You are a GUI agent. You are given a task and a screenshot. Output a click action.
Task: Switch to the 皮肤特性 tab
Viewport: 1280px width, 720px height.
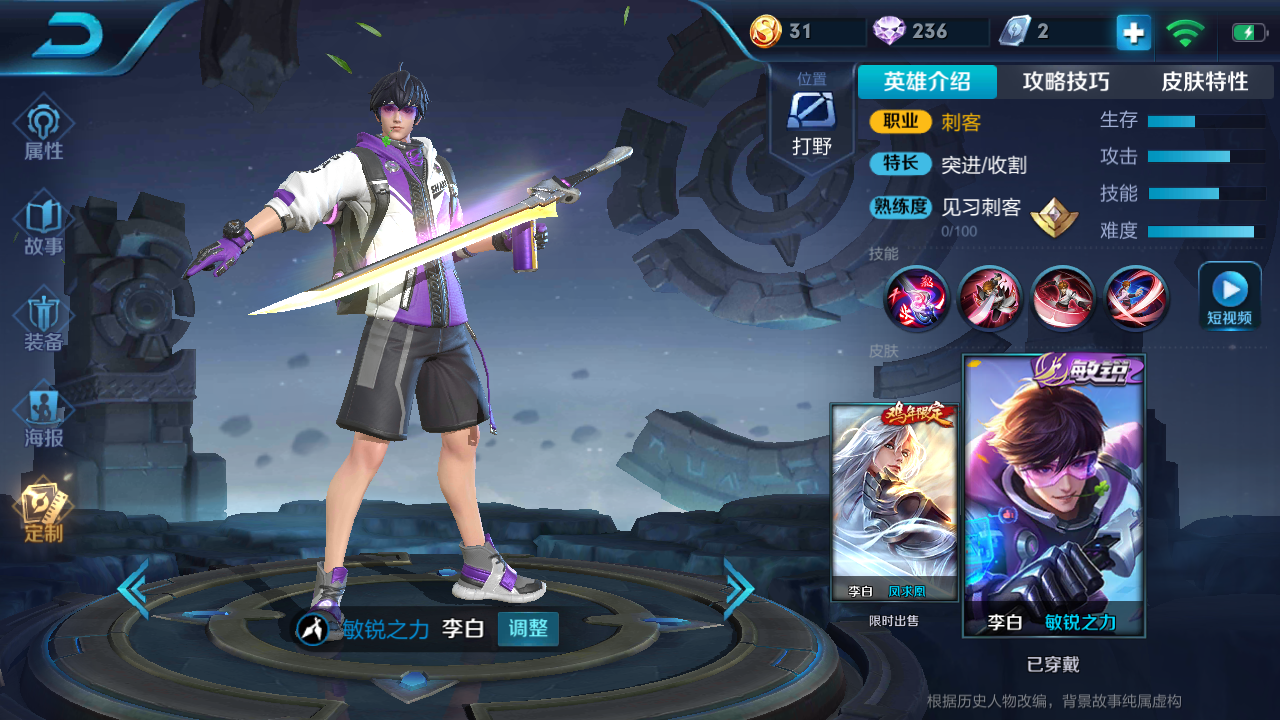click(1204, 82)
